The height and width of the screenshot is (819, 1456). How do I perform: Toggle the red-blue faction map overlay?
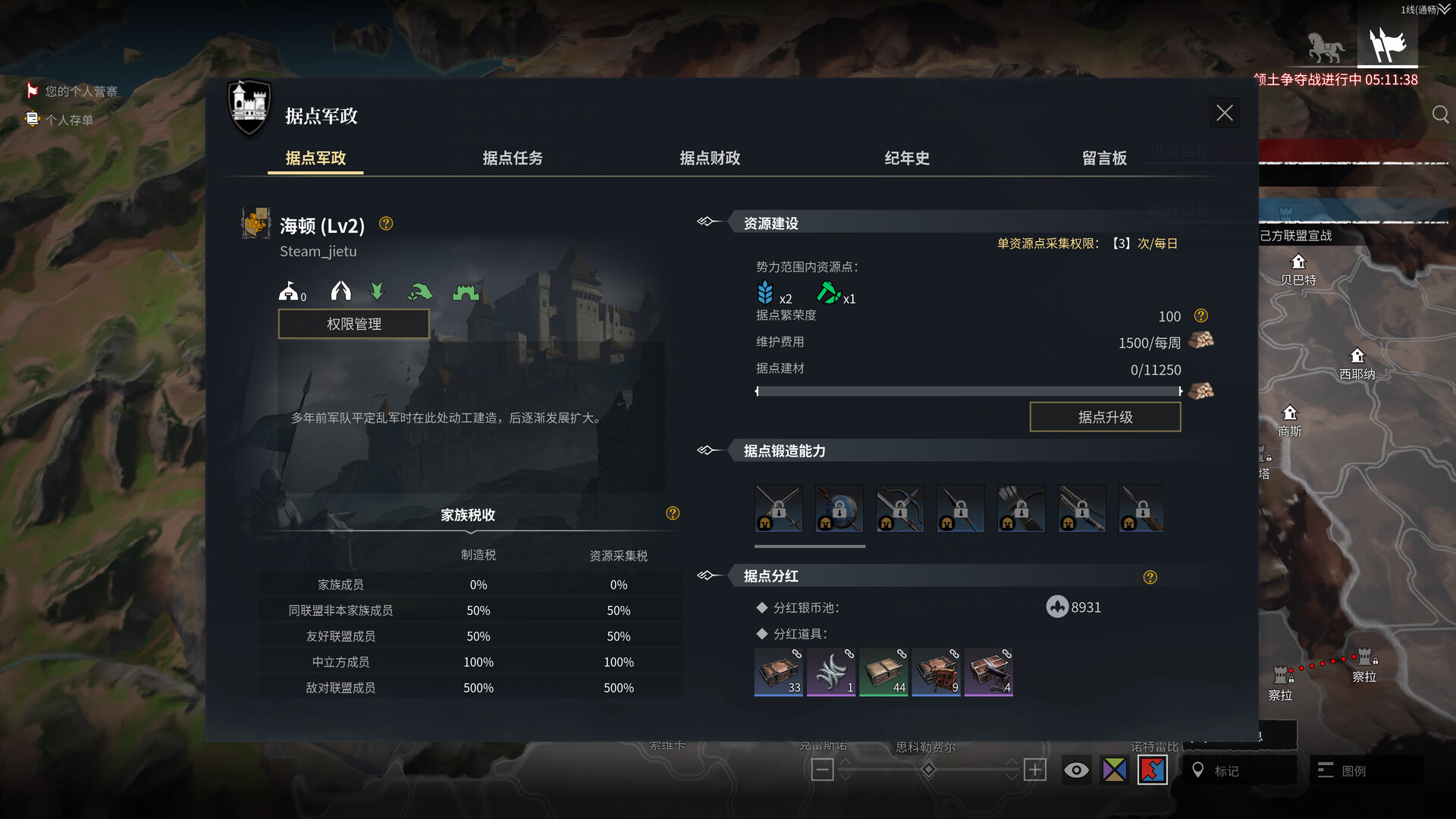point(1151,770)
